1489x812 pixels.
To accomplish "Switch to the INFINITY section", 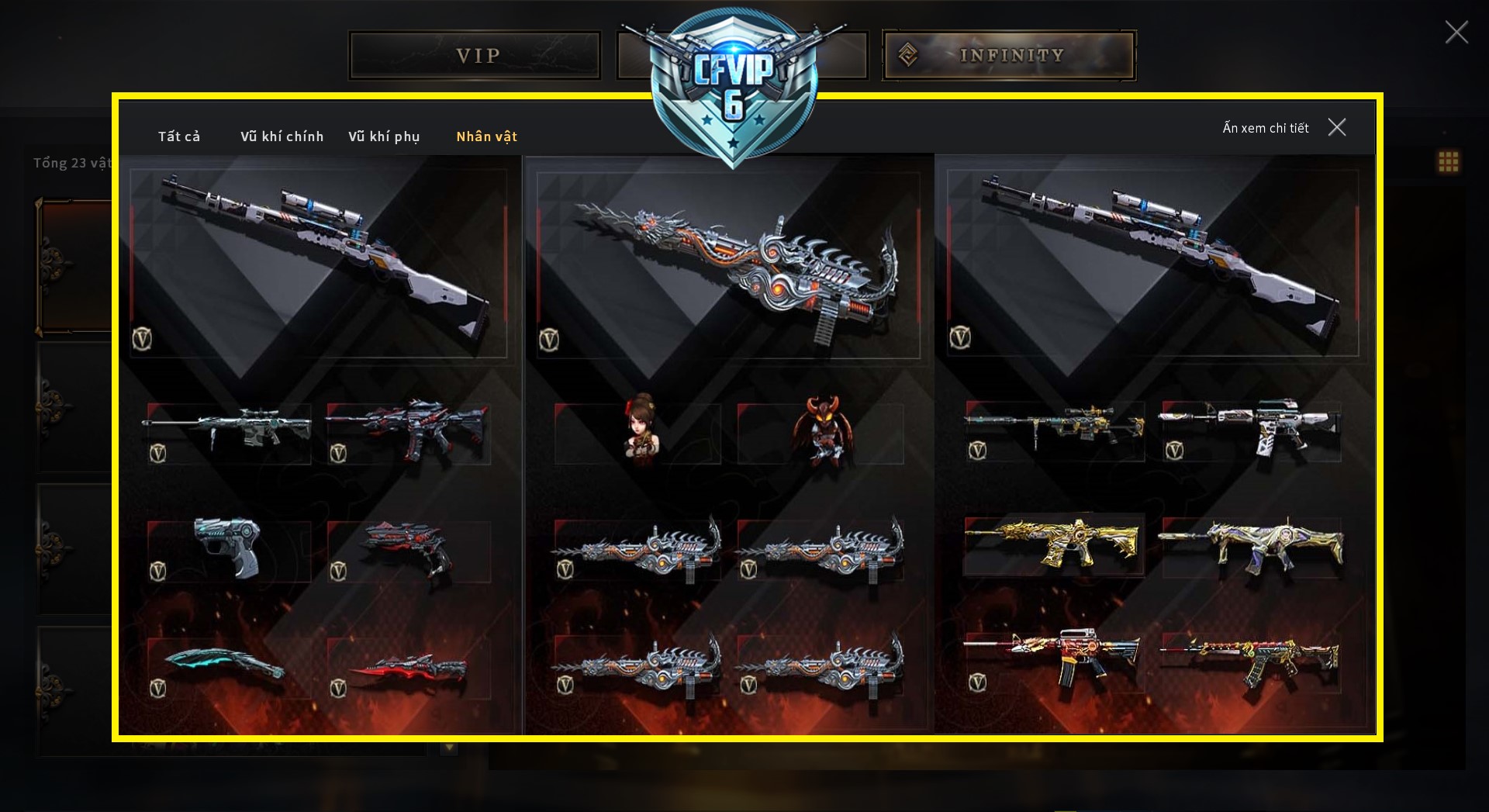I will click(x=1009, y=56).
